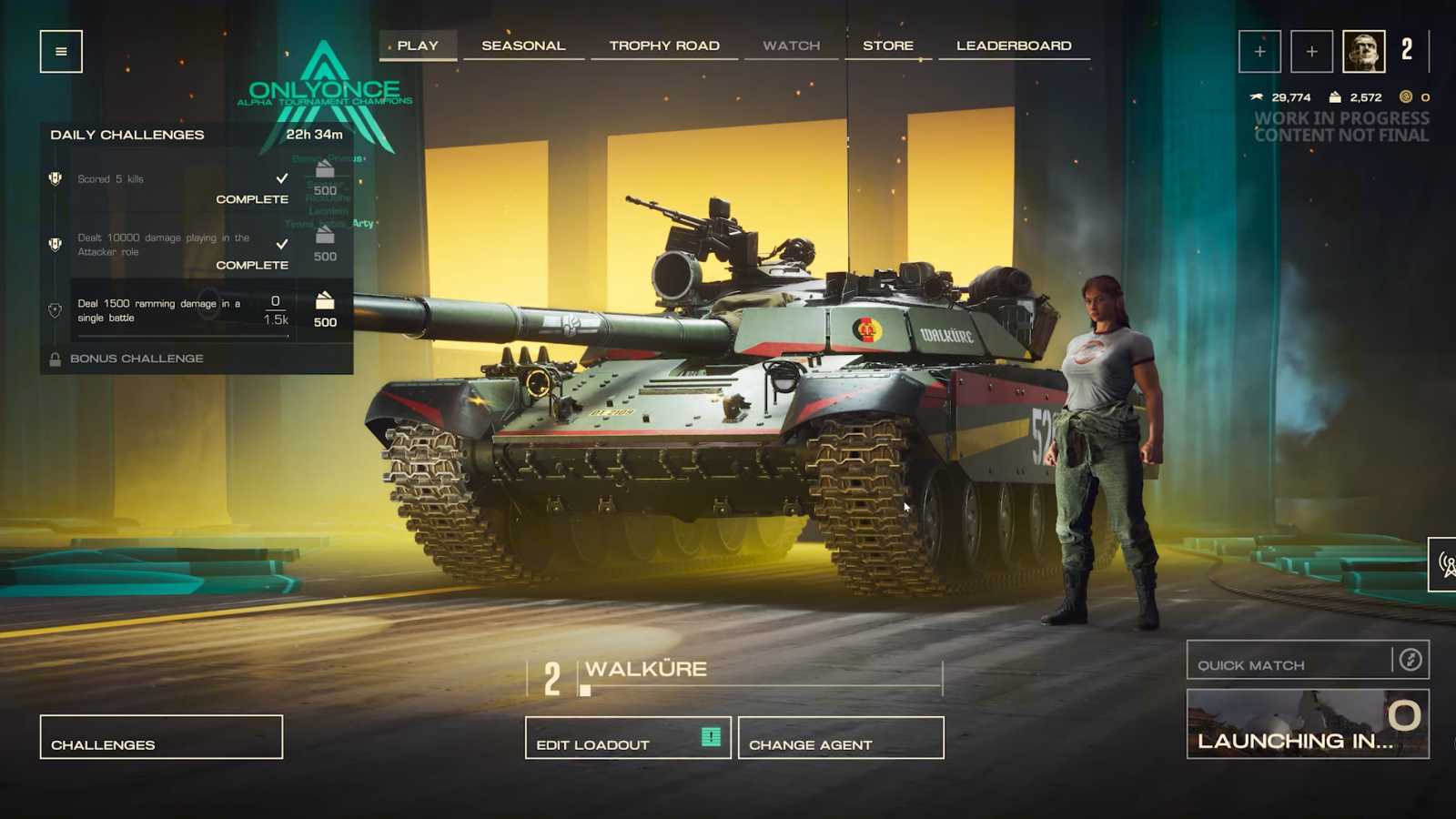Click the Challenges button in the bottom-left
1456x819 pixels.
160,736
